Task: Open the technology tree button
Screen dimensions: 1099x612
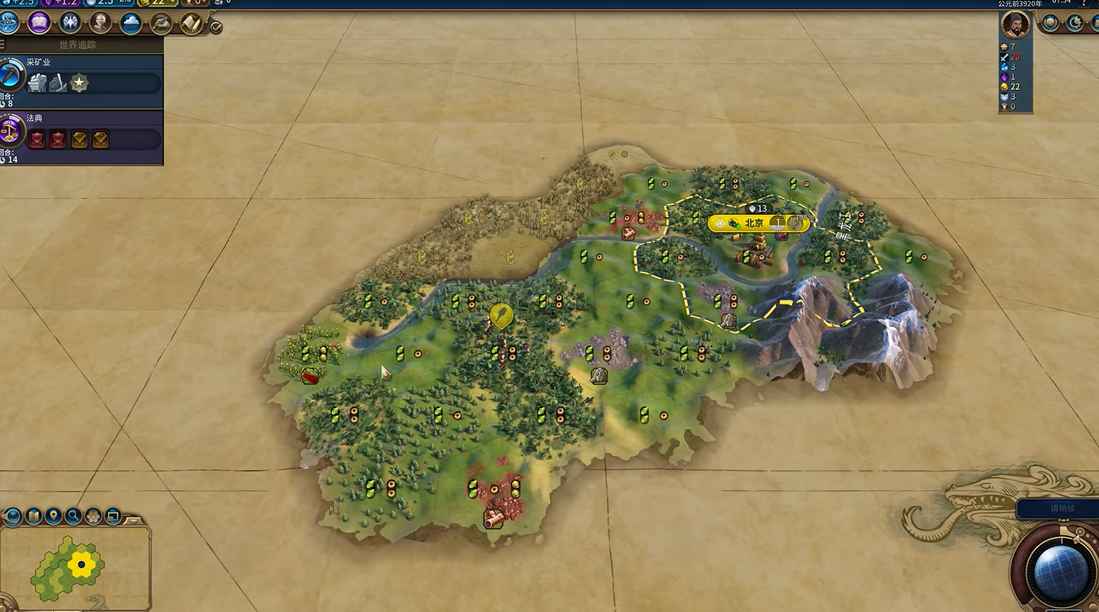Action: pos(9,22)
